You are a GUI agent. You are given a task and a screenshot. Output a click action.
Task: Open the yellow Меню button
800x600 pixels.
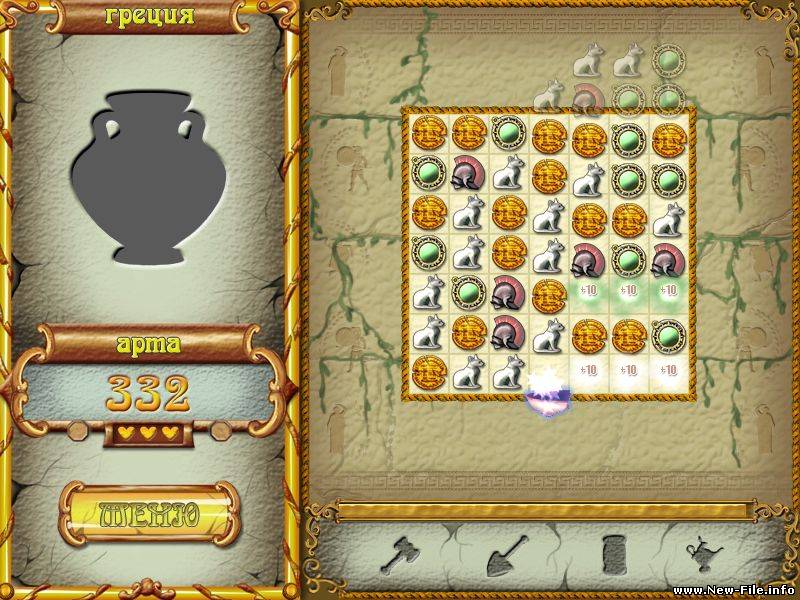pos(149,514)
